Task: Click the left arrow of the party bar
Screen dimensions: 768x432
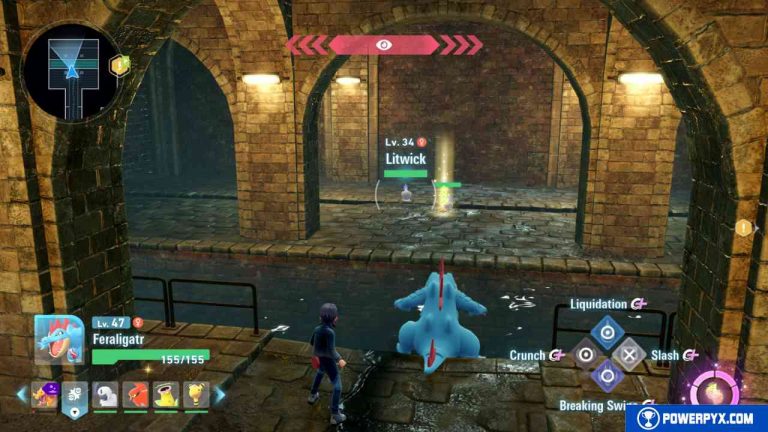Action: tap(21, 396)
